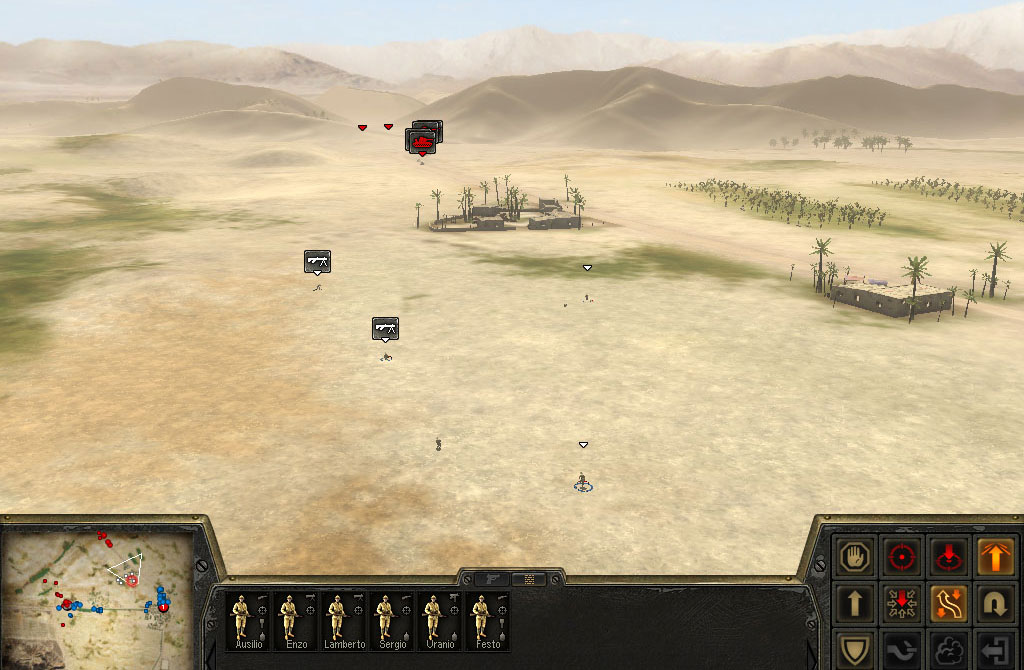Screen dimensions: 1024x670
Task: Choose the red crosshair target order
Action: pyautogui.click(x=902, y=555)
